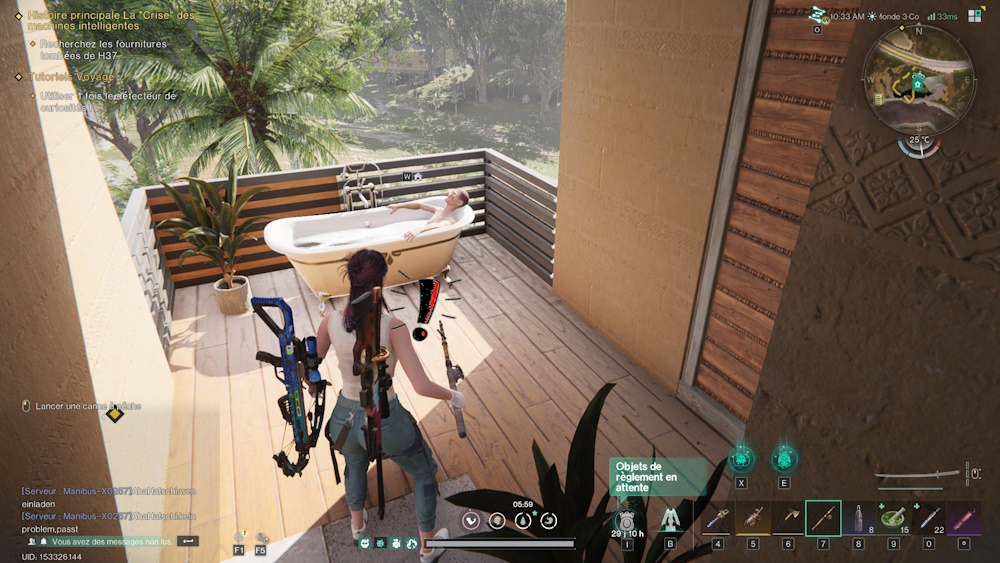The image size is (1000, 563).
Task: Select the axe hotbar slot
Action: click(753, 519)
